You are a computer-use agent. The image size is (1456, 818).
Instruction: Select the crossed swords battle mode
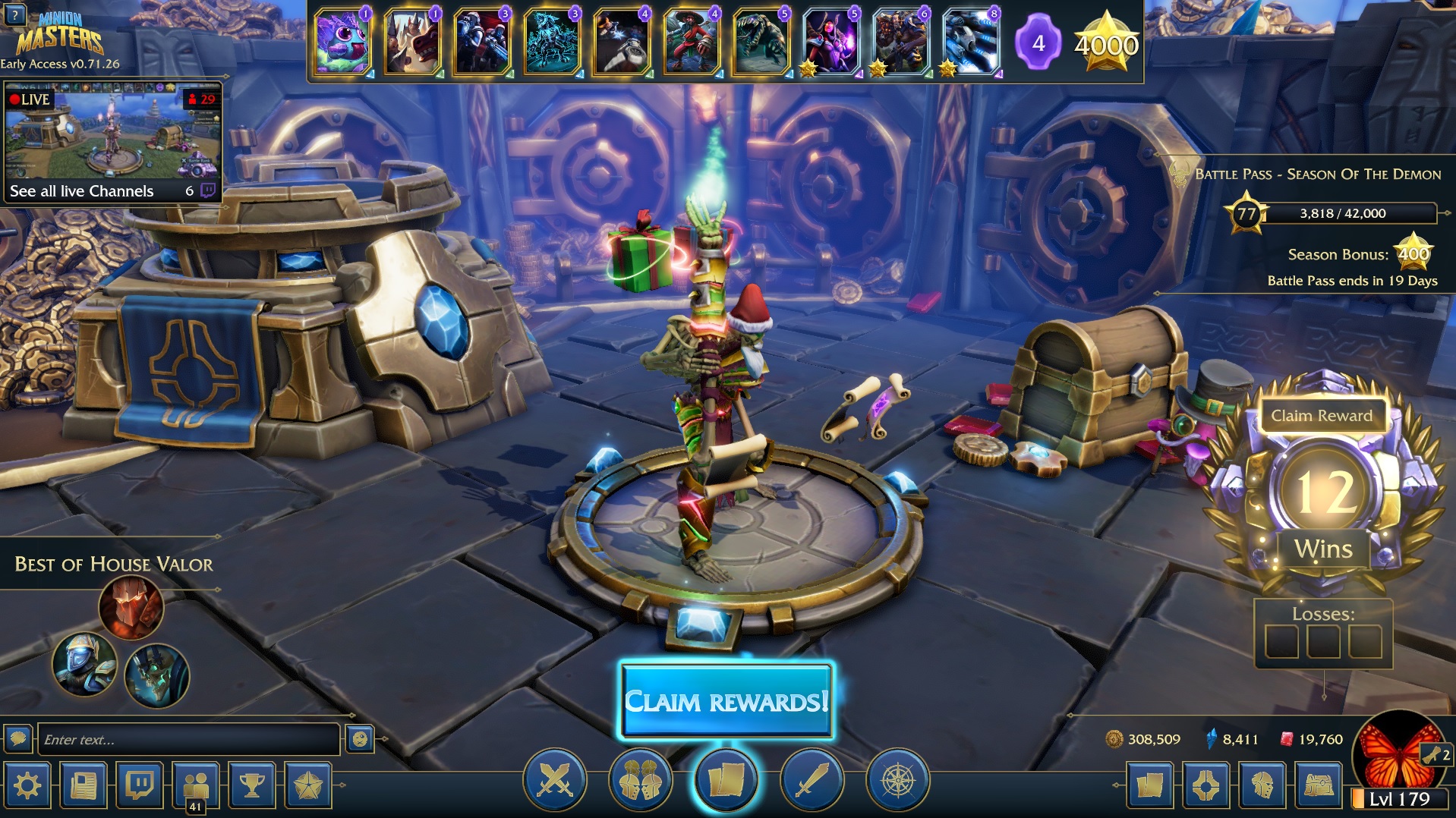point(555,779)
